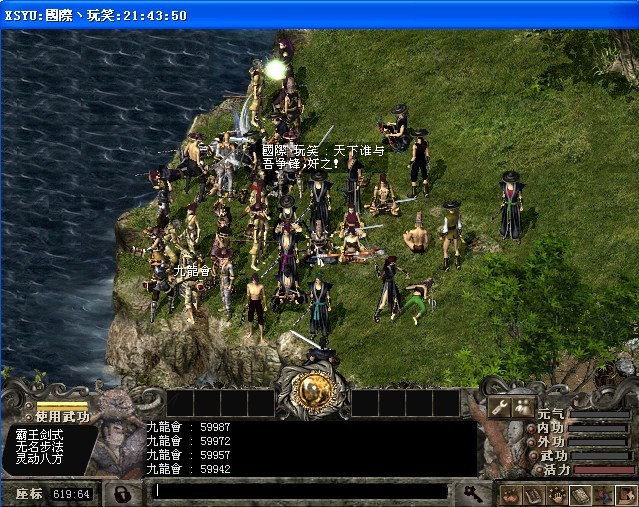Image resolution: width=639 pixels, height=507 pixels.
Task: Click the chat text input box
Action: 300,491
